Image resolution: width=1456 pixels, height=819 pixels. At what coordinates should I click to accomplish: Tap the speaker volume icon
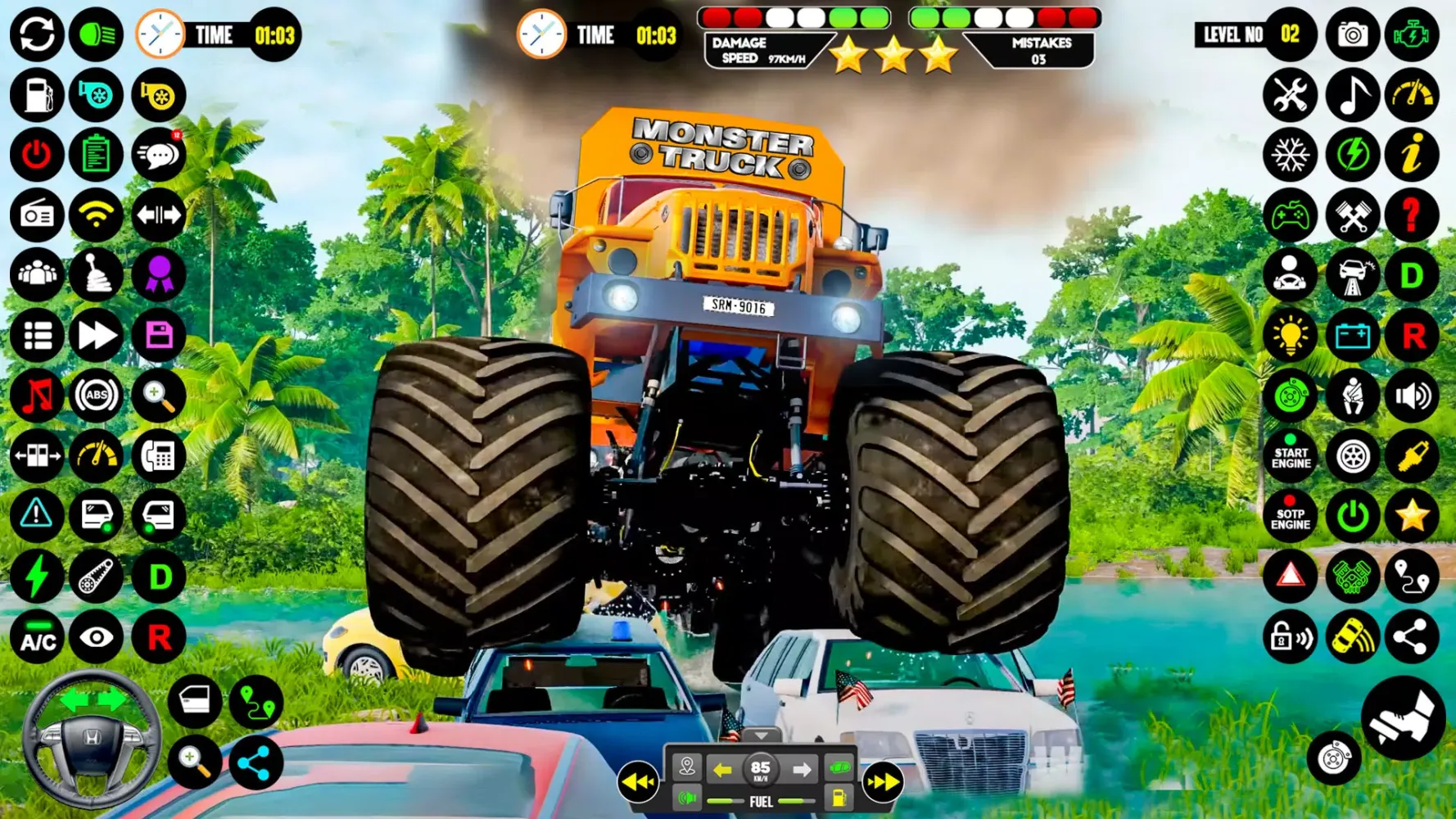point(1411,396)
